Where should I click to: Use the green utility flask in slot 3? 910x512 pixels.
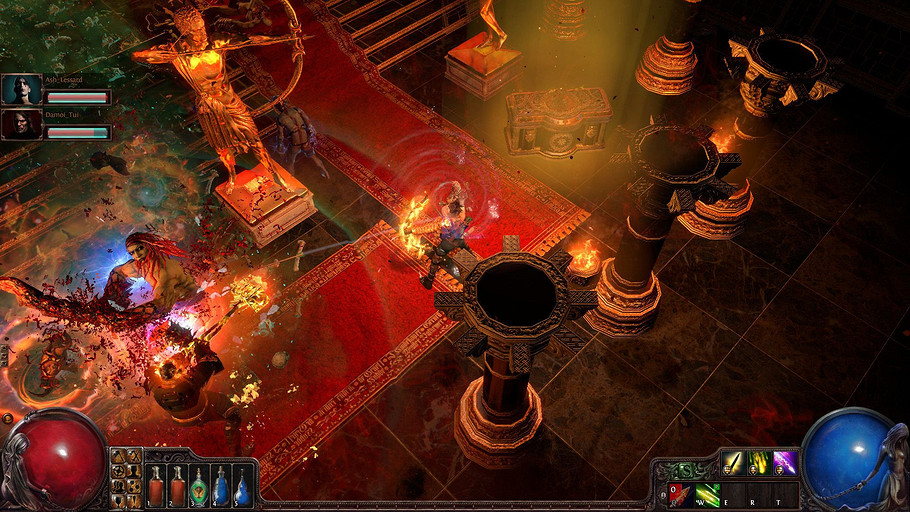click(x=199, y=485)
